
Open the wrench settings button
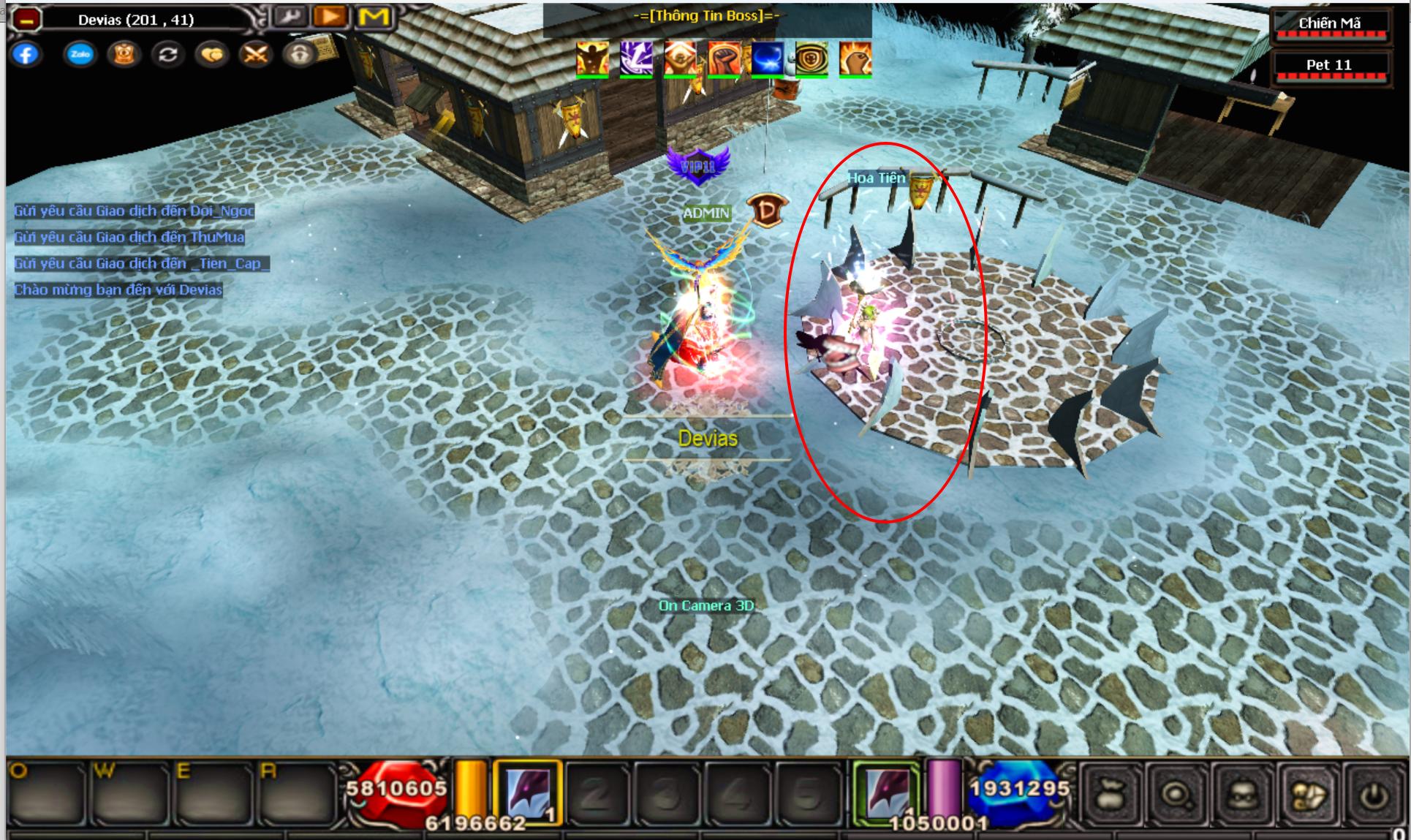tap(291, 17)
